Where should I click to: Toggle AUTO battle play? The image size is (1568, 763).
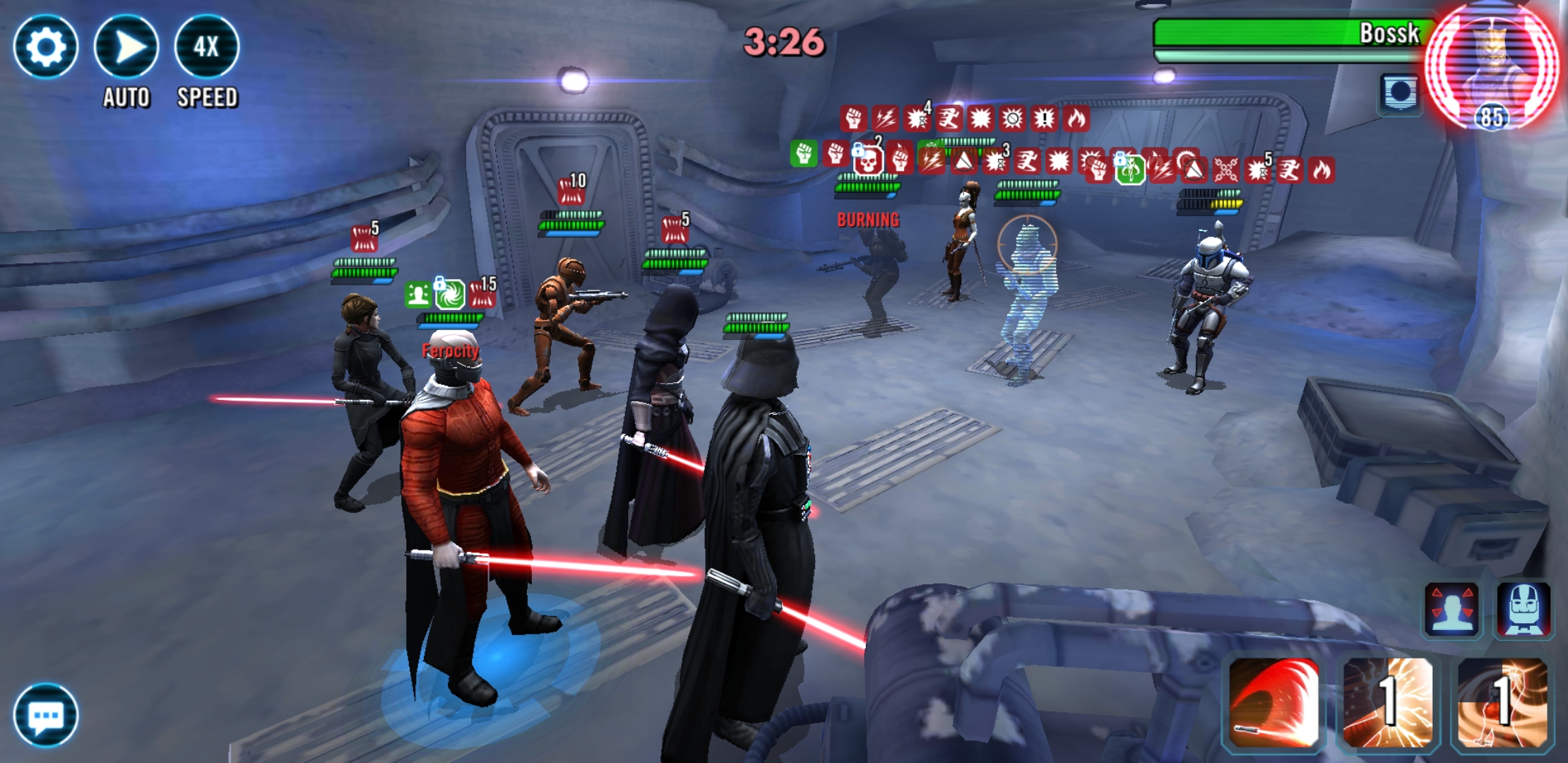click(126, 47)
